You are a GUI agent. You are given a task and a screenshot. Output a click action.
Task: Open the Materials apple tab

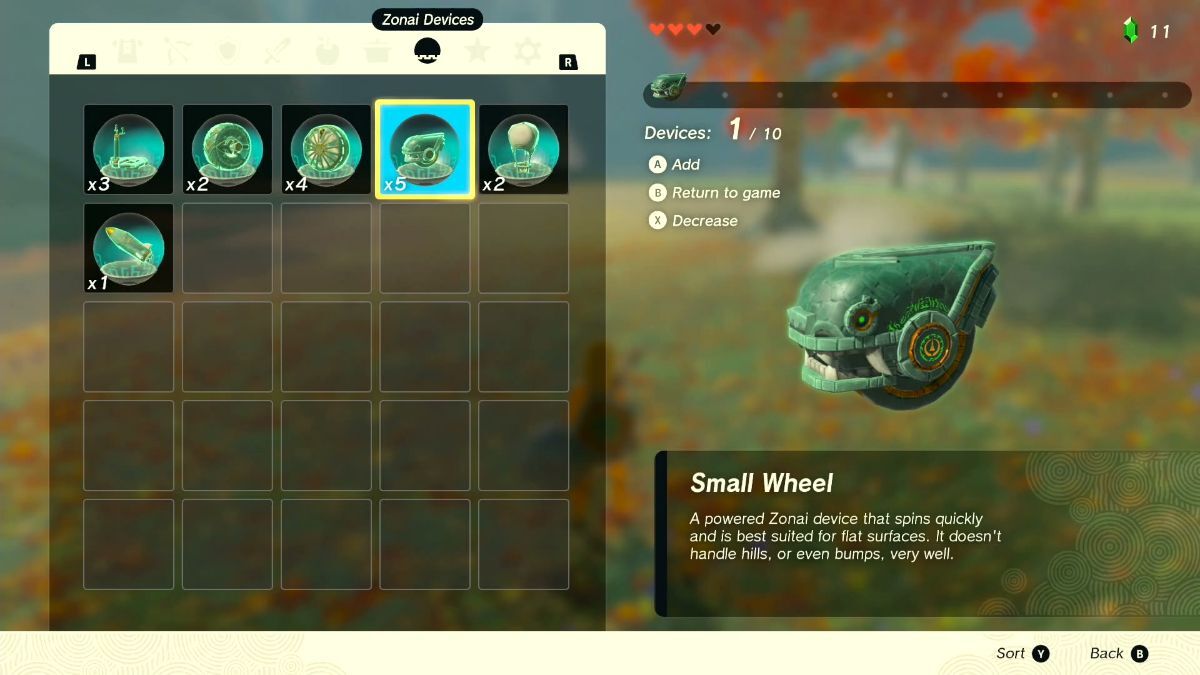point(327,50)
